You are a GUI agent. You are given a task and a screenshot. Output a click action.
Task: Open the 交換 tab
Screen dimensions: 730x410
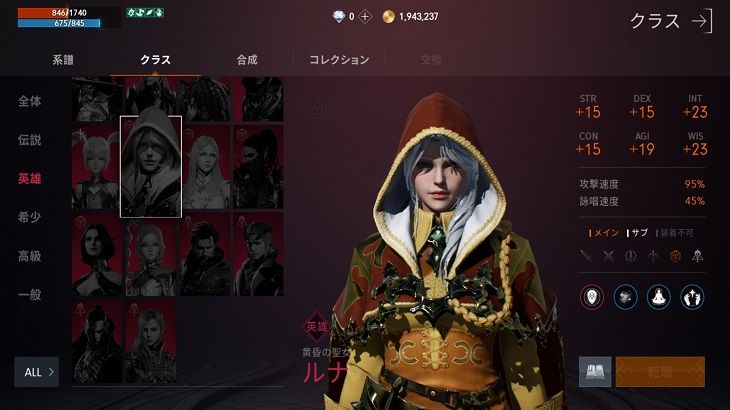click(x=431, y=60)
